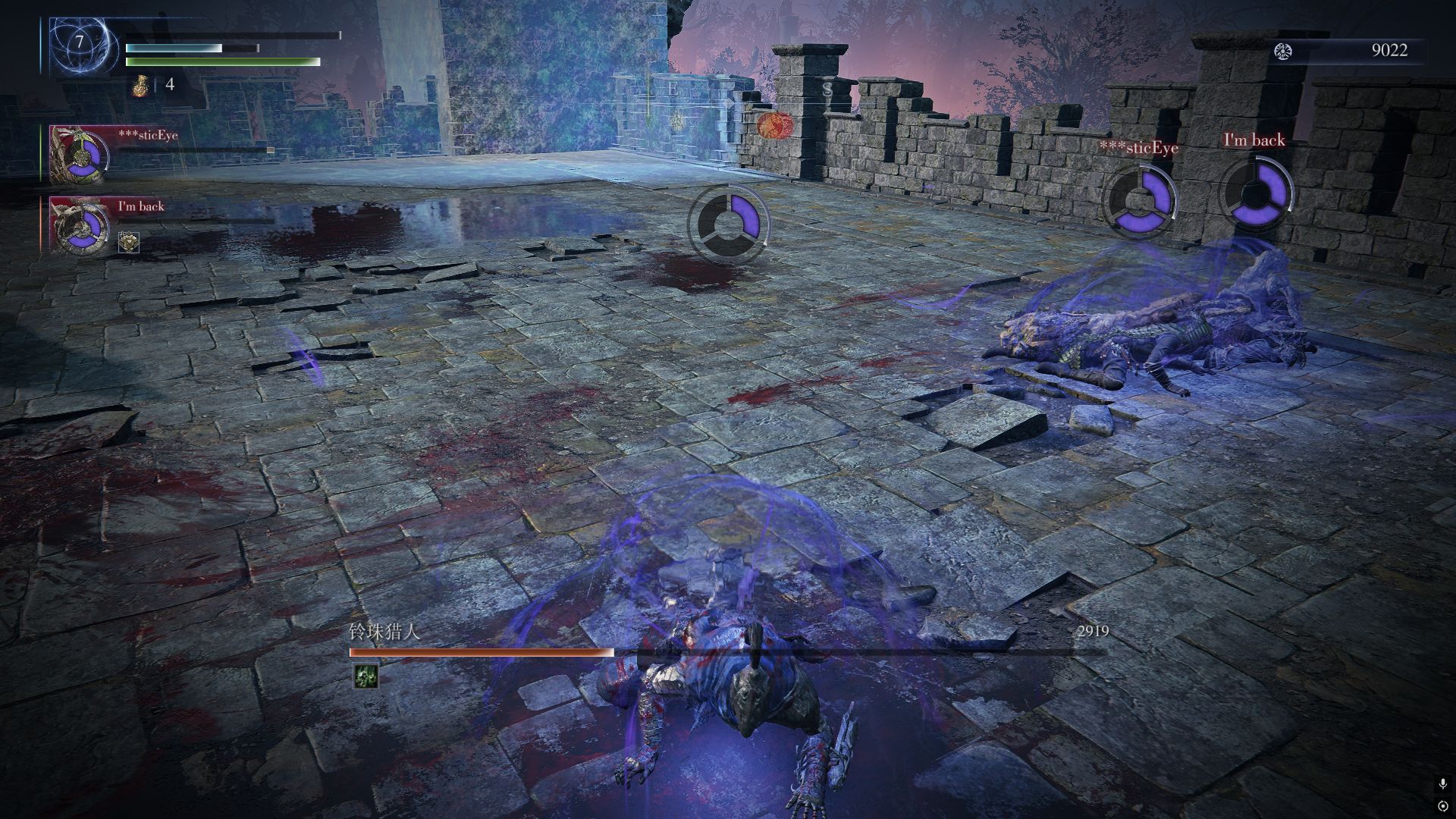The width and height of the screenshot is (1456, 819).
Task: Click the revive marker labeled I'm back
Action: point(1254,193)
